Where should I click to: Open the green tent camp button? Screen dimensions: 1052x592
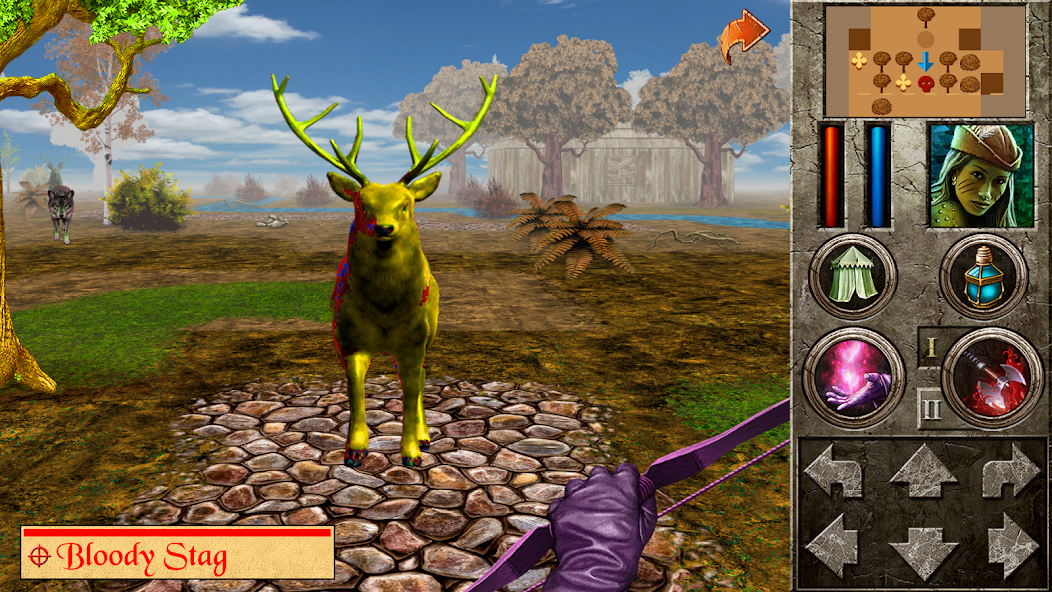pos(851,276)
